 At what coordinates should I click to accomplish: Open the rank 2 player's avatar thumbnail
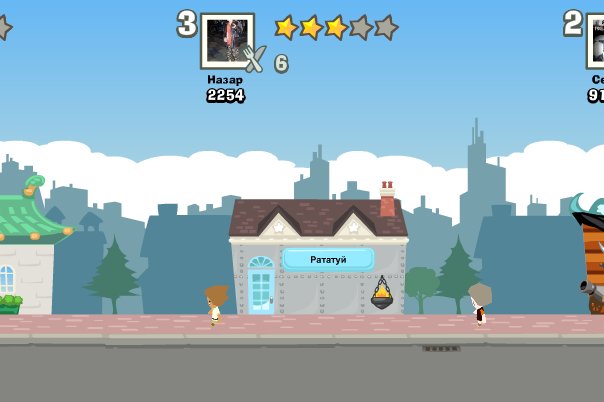click(x=596, y=40)
